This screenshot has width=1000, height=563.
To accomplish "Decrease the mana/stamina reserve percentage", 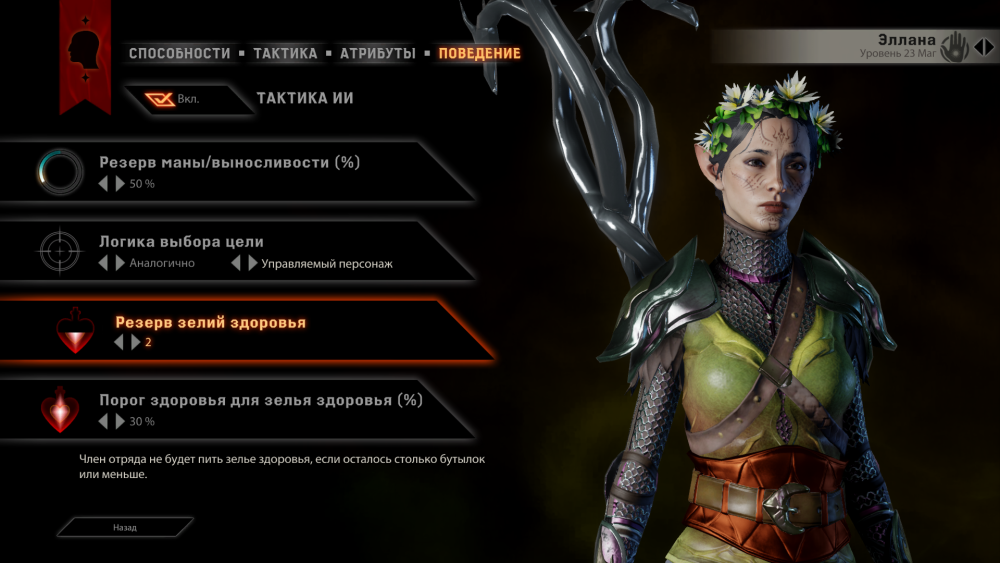I will [x=102, y=184].
